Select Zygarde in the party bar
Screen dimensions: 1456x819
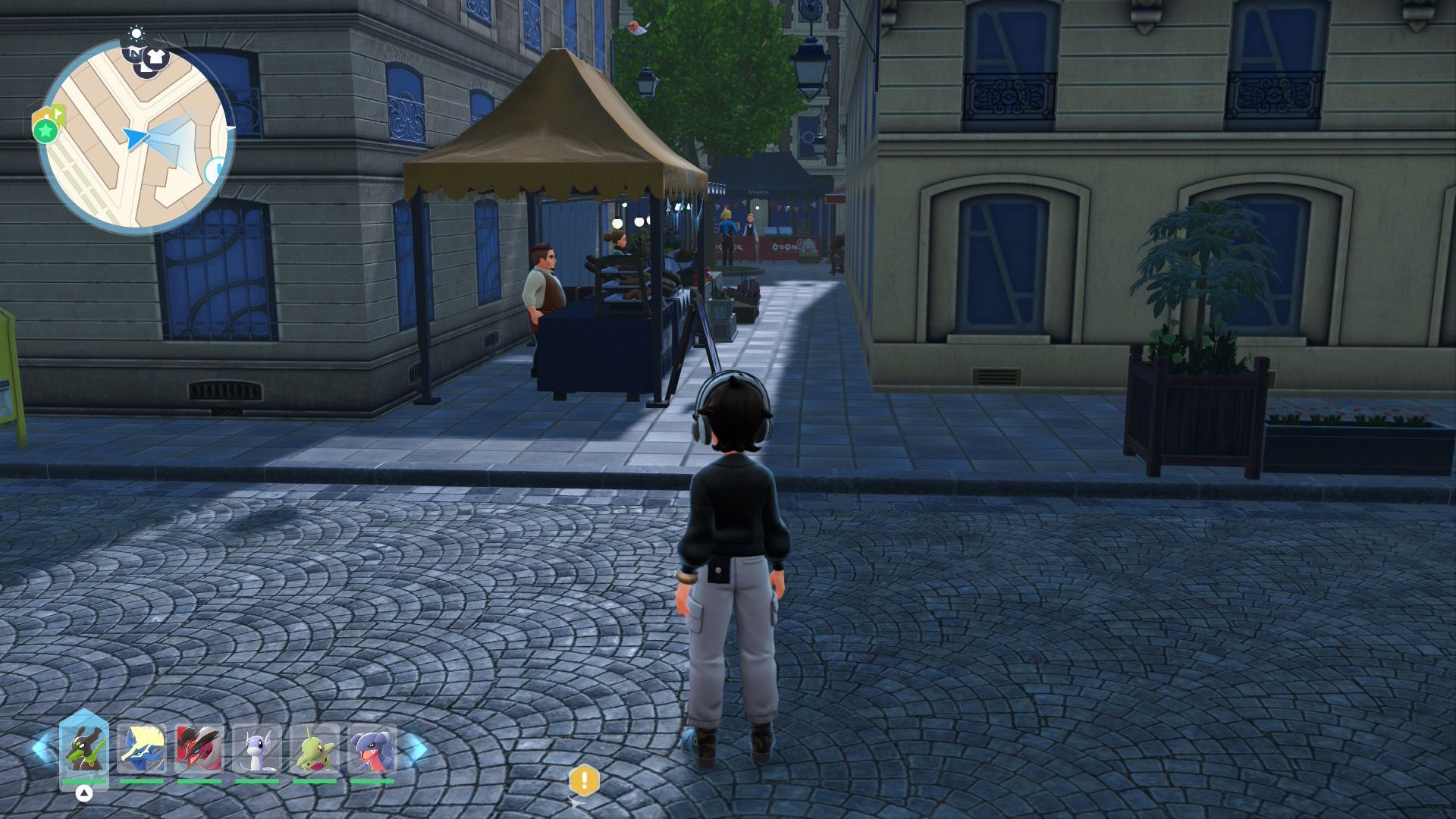(84, 748)
